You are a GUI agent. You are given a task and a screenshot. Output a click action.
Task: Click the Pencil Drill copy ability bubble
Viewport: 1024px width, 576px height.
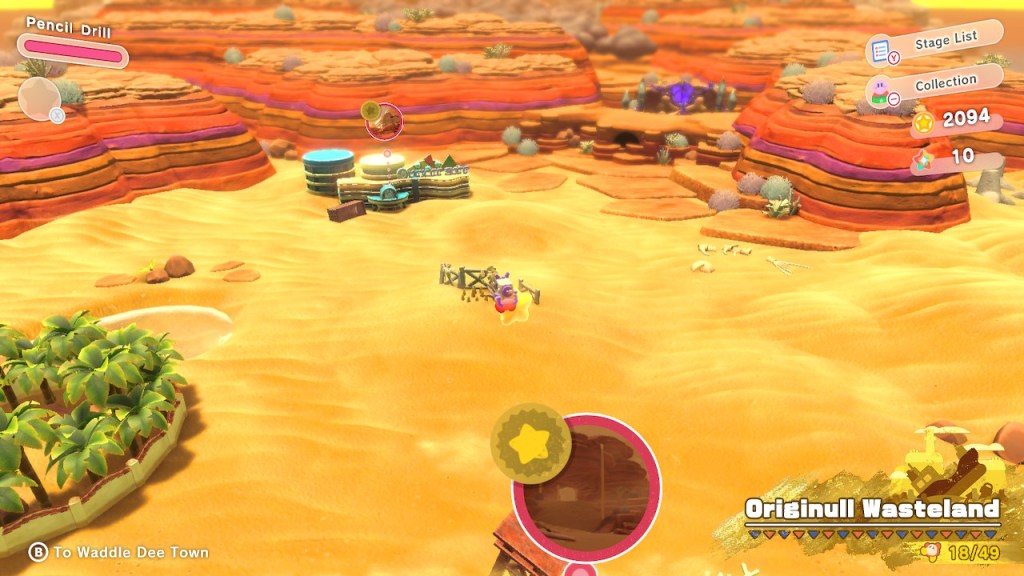click(x=40, y=98)
